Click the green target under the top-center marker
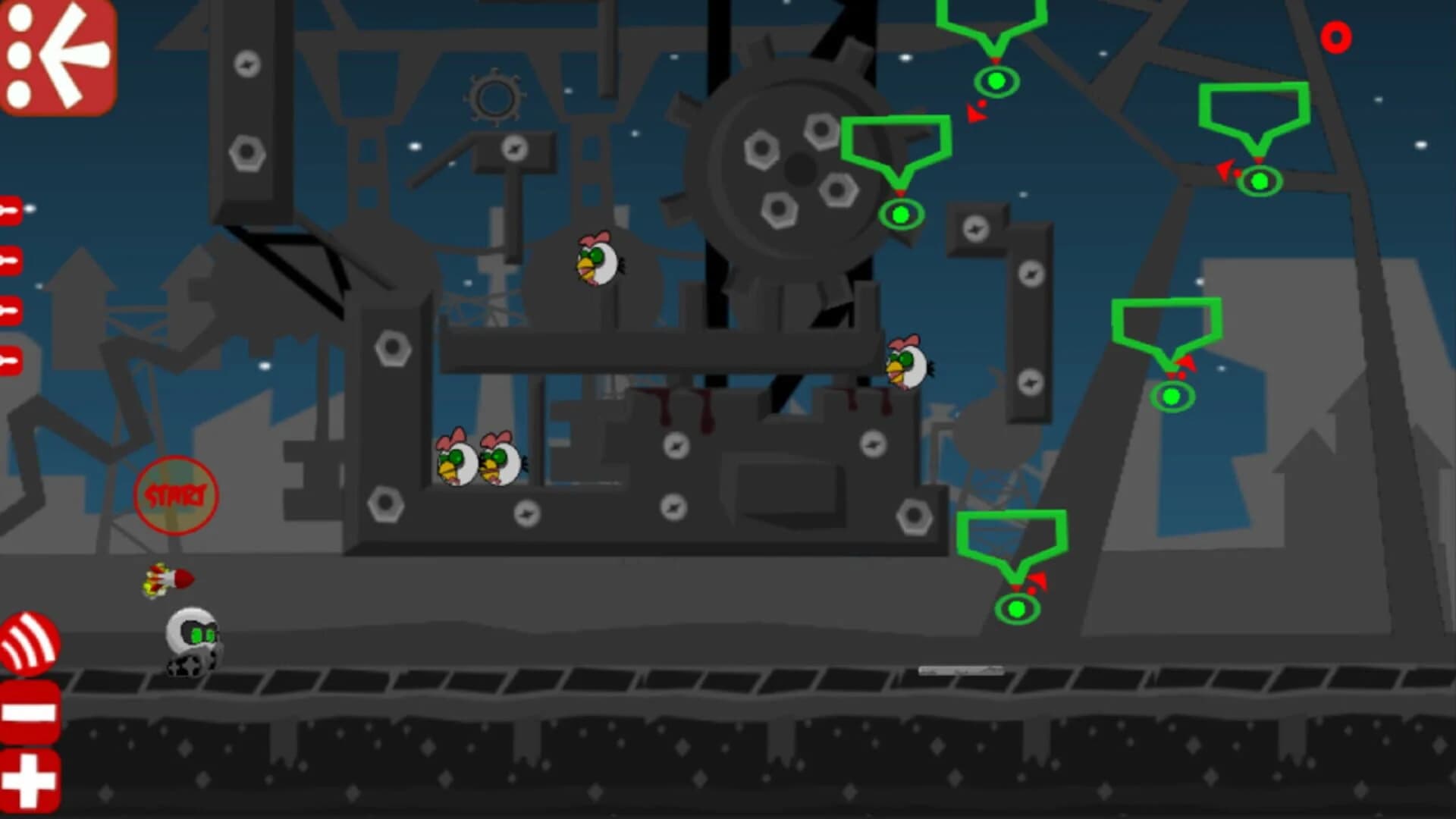Viewport: 1456px width, 819px height. pyautogui.click(x=997, y=80)
